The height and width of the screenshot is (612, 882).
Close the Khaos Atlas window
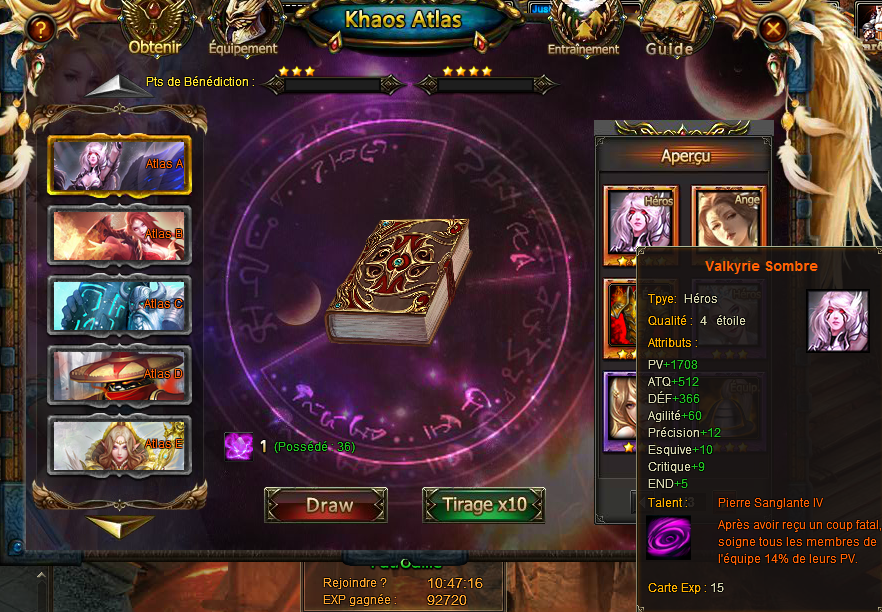[772, 29]
